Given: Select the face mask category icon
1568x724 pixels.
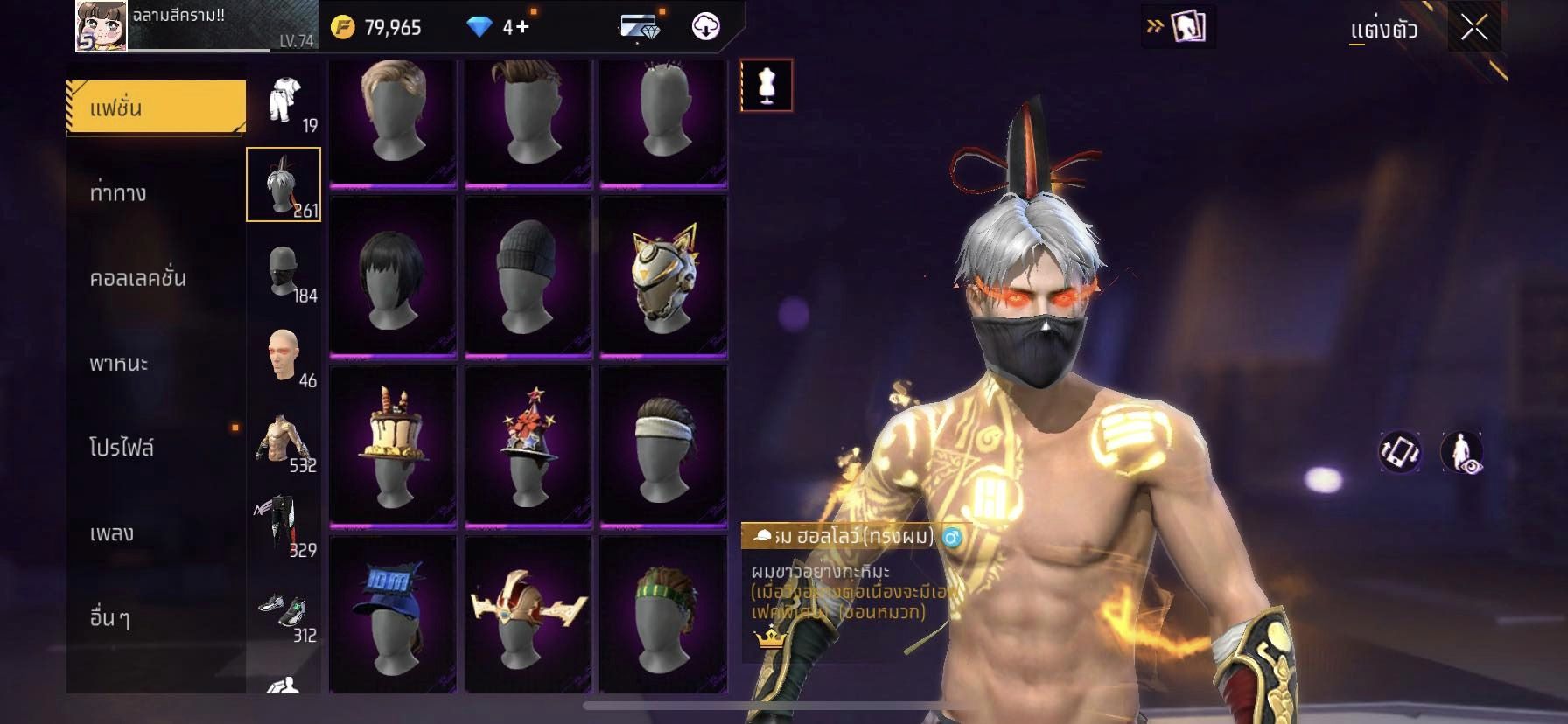Looking at the screenshot, I should point(284,271).
